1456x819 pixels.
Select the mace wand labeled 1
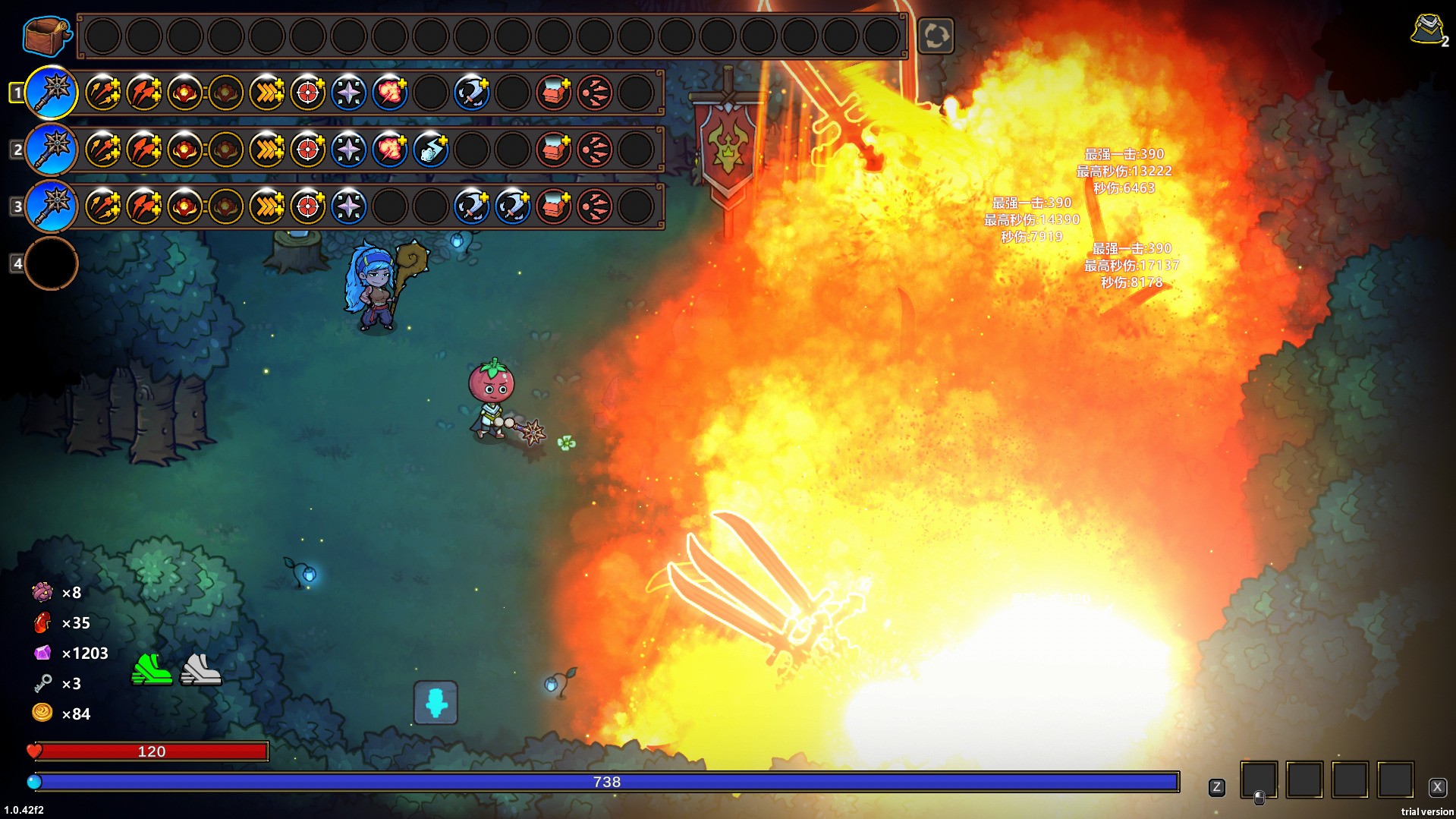click(x=52, y=93)
